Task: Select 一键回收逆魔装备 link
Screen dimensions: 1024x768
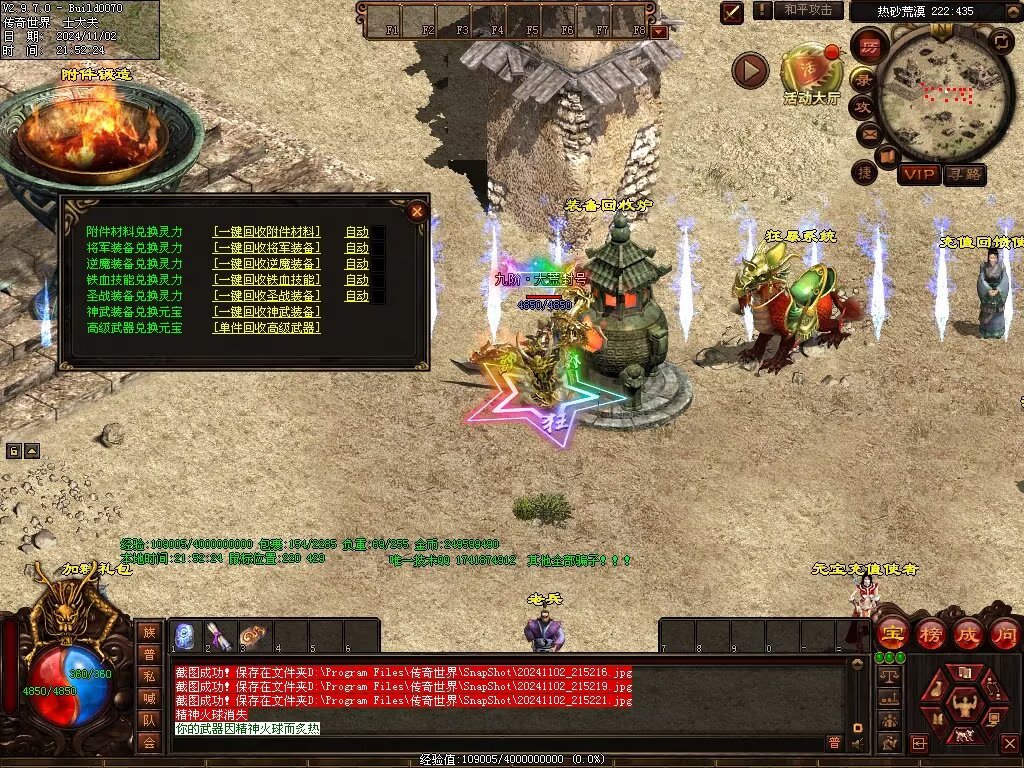Action: pos(267,264)
